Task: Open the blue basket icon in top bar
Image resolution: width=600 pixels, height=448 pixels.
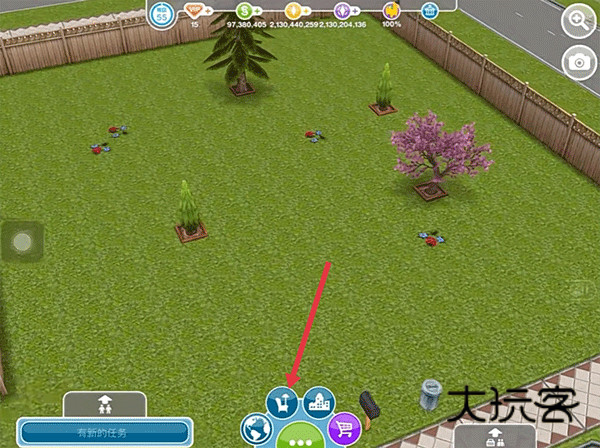Action: 429,11
